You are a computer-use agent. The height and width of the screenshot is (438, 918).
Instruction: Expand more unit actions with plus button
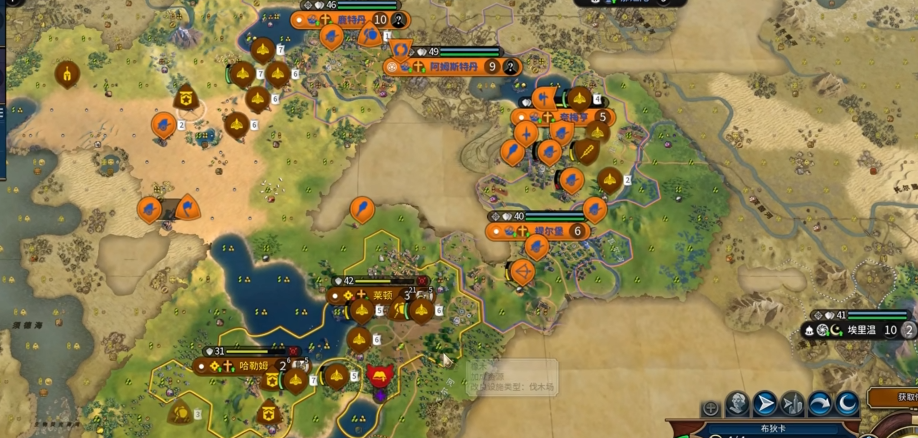710,408
